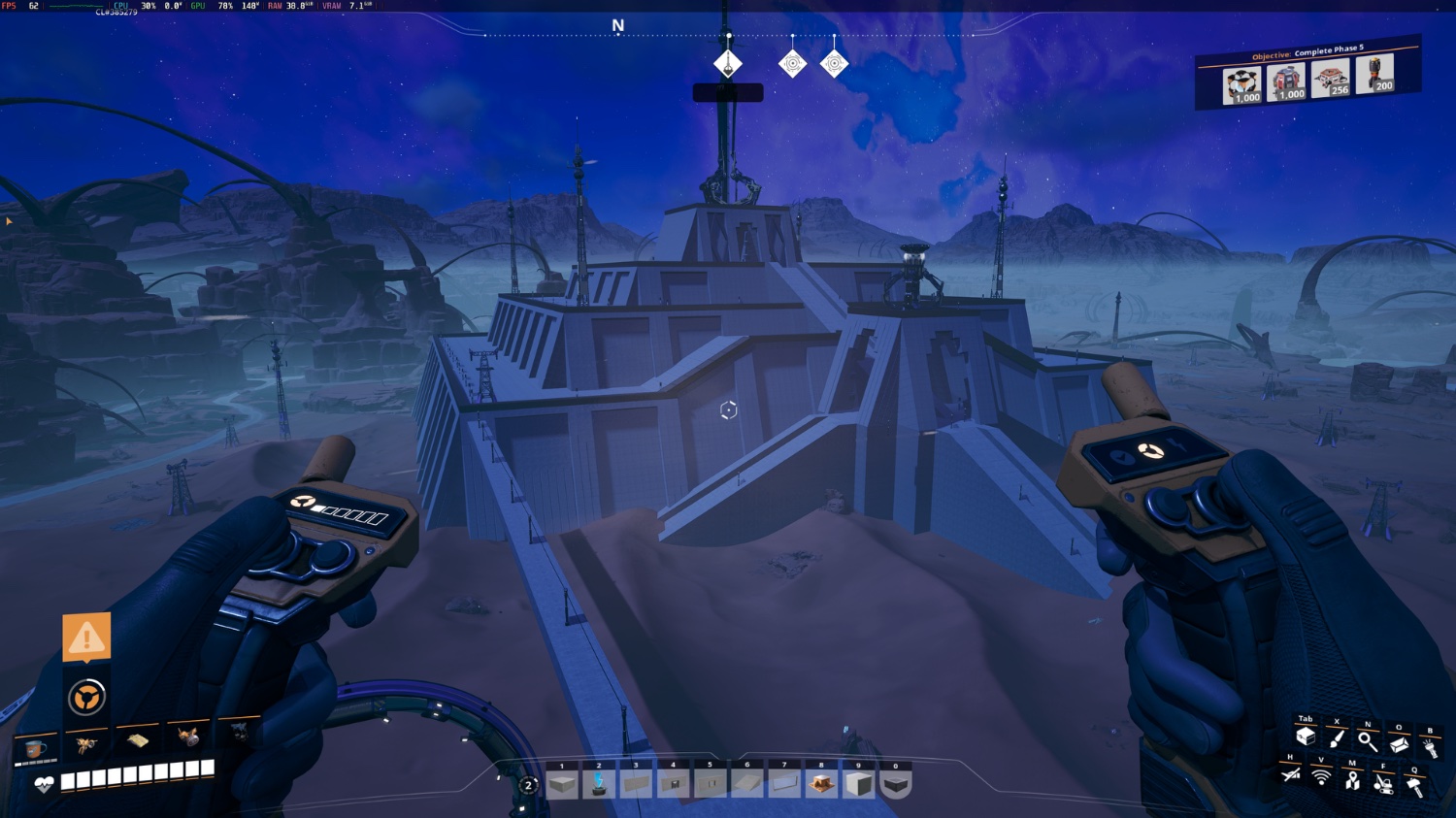Pick the dark container in hotbar slot 0
1456x818 pixels.
coord(896,783)
